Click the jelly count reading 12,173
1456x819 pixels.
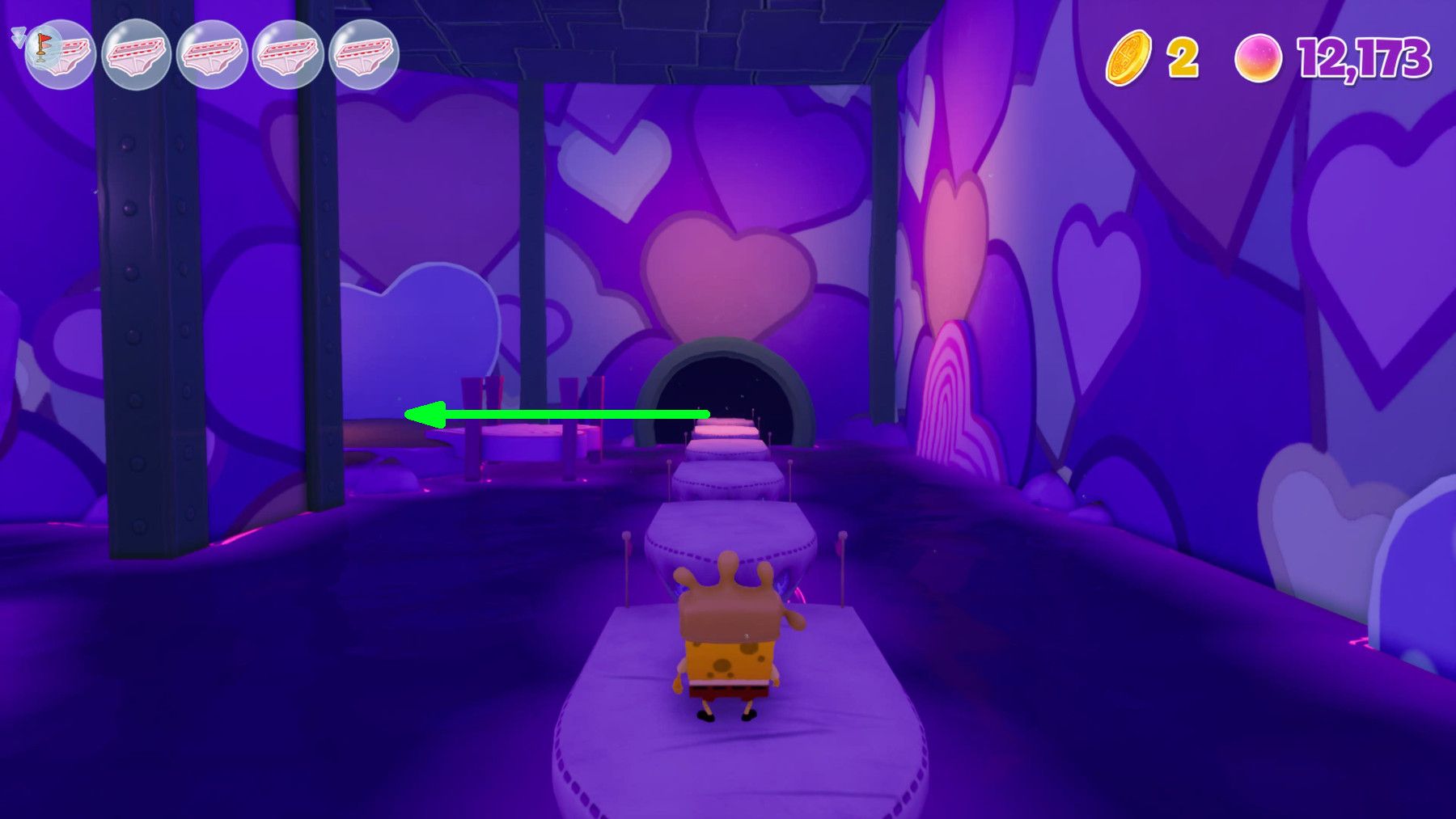[1367, 55]
